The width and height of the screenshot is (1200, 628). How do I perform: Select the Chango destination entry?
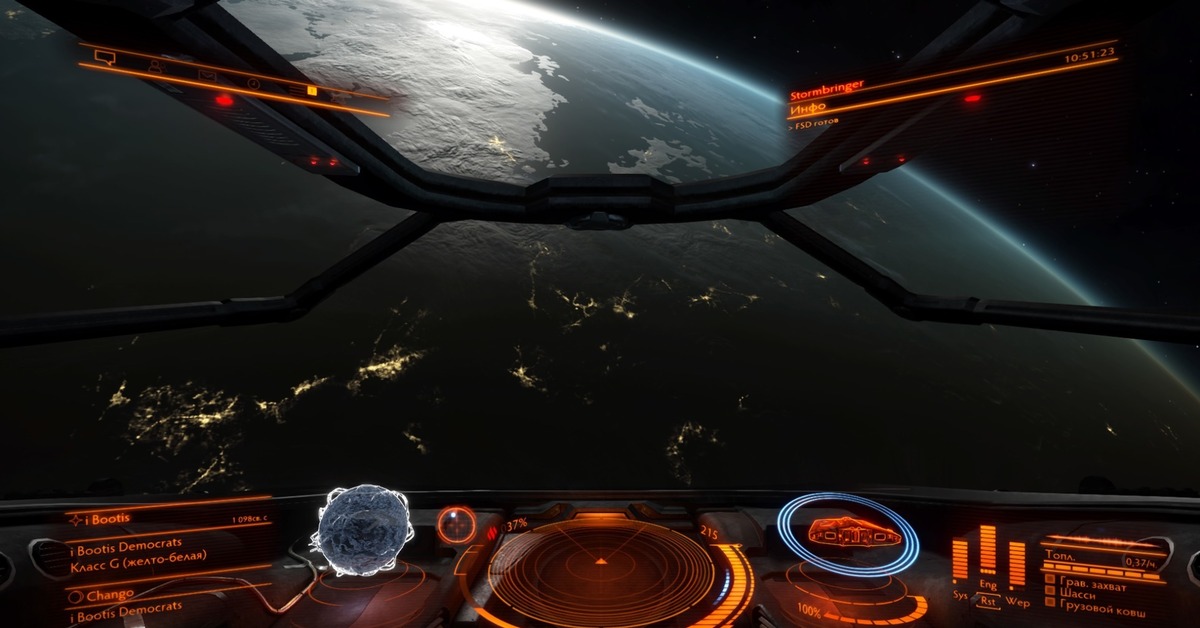coord(109,594)
